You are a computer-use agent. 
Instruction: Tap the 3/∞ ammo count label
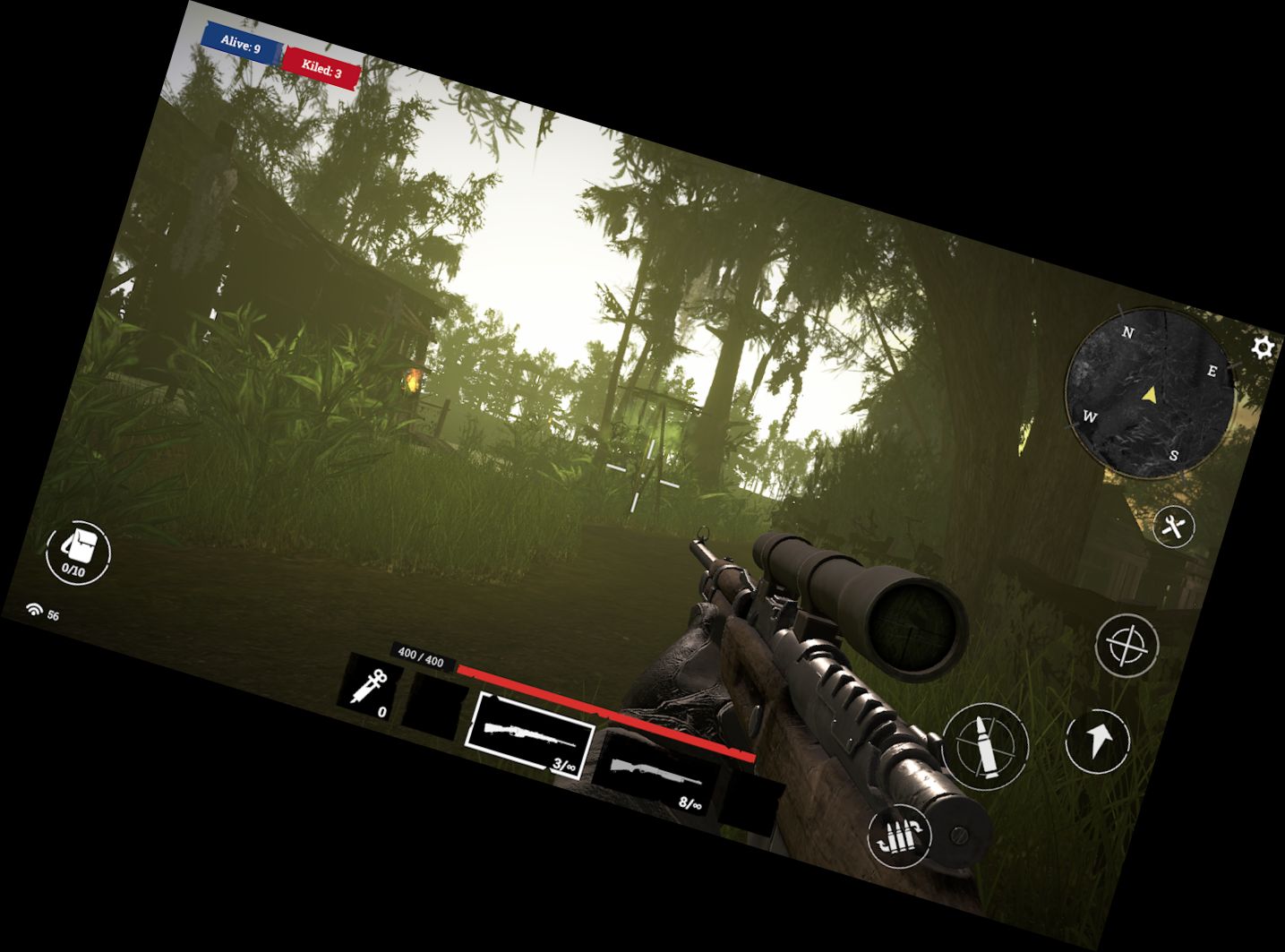(x=562, y=763)
